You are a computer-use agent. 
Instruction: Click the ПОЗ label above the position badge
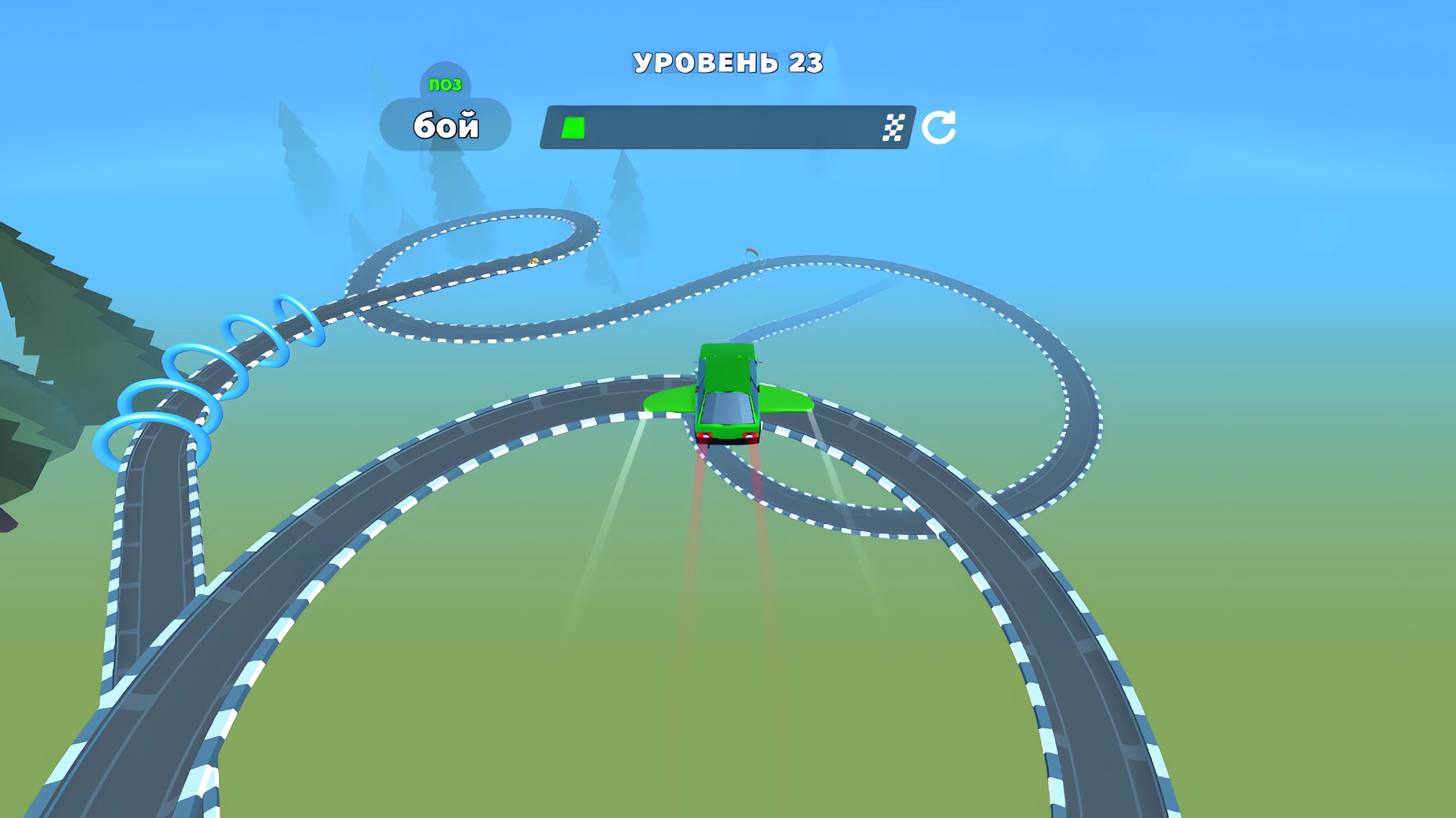[446, 83]
